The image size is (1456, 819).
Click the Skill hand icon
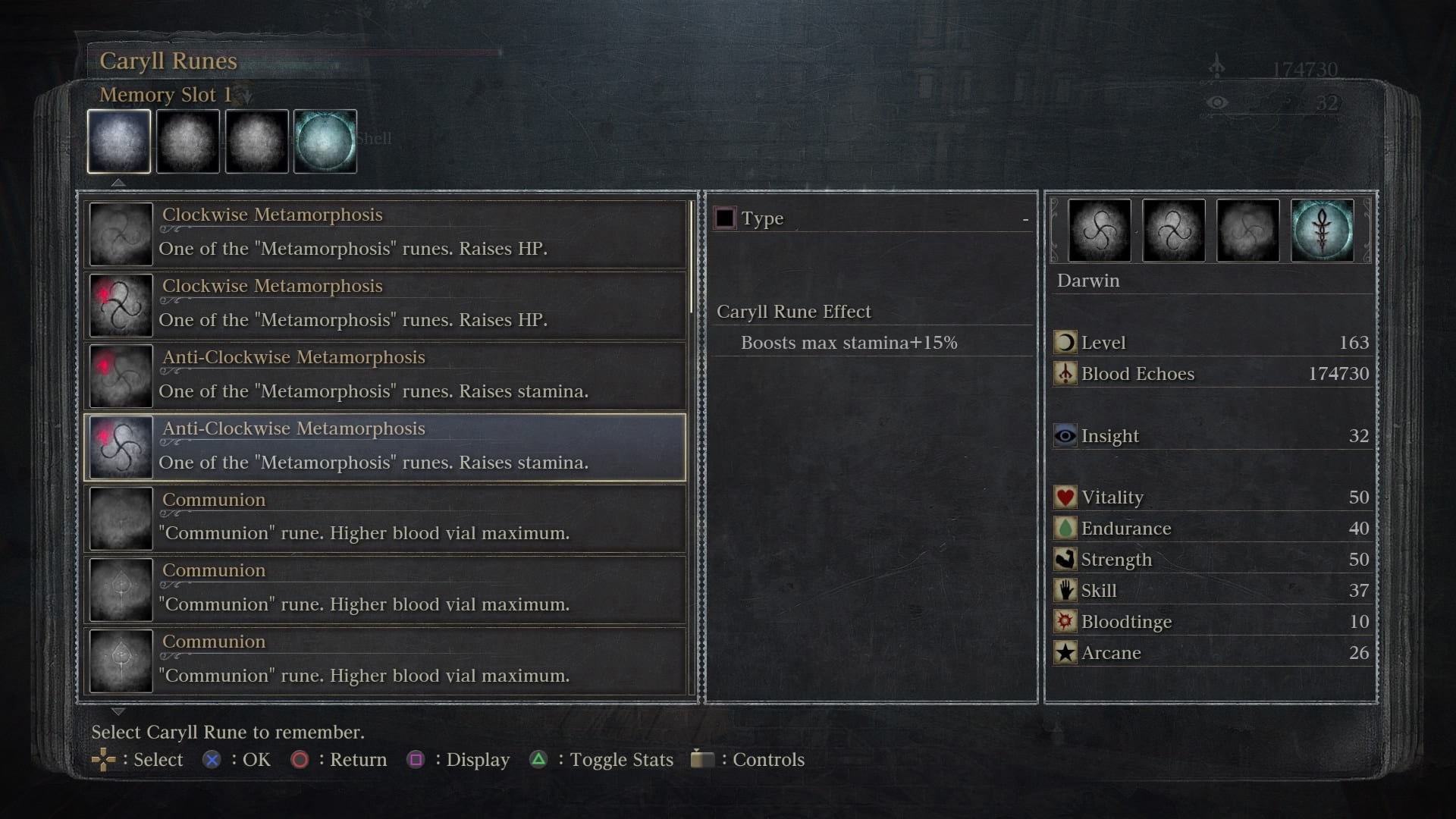point(1065,590)
